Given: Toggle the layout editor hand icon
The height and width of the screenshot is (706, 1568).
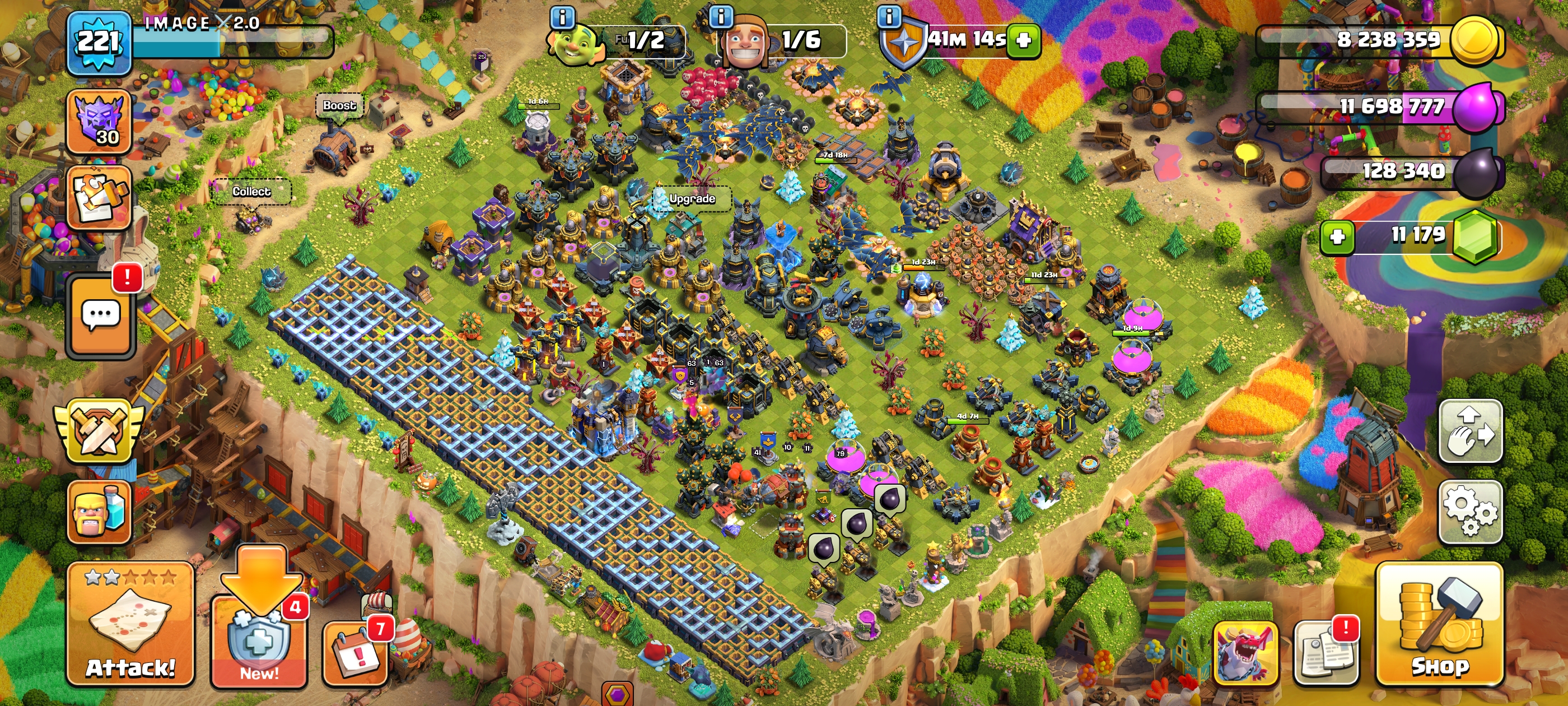Looking at the screenshot, I should (x=1469, y=431).
